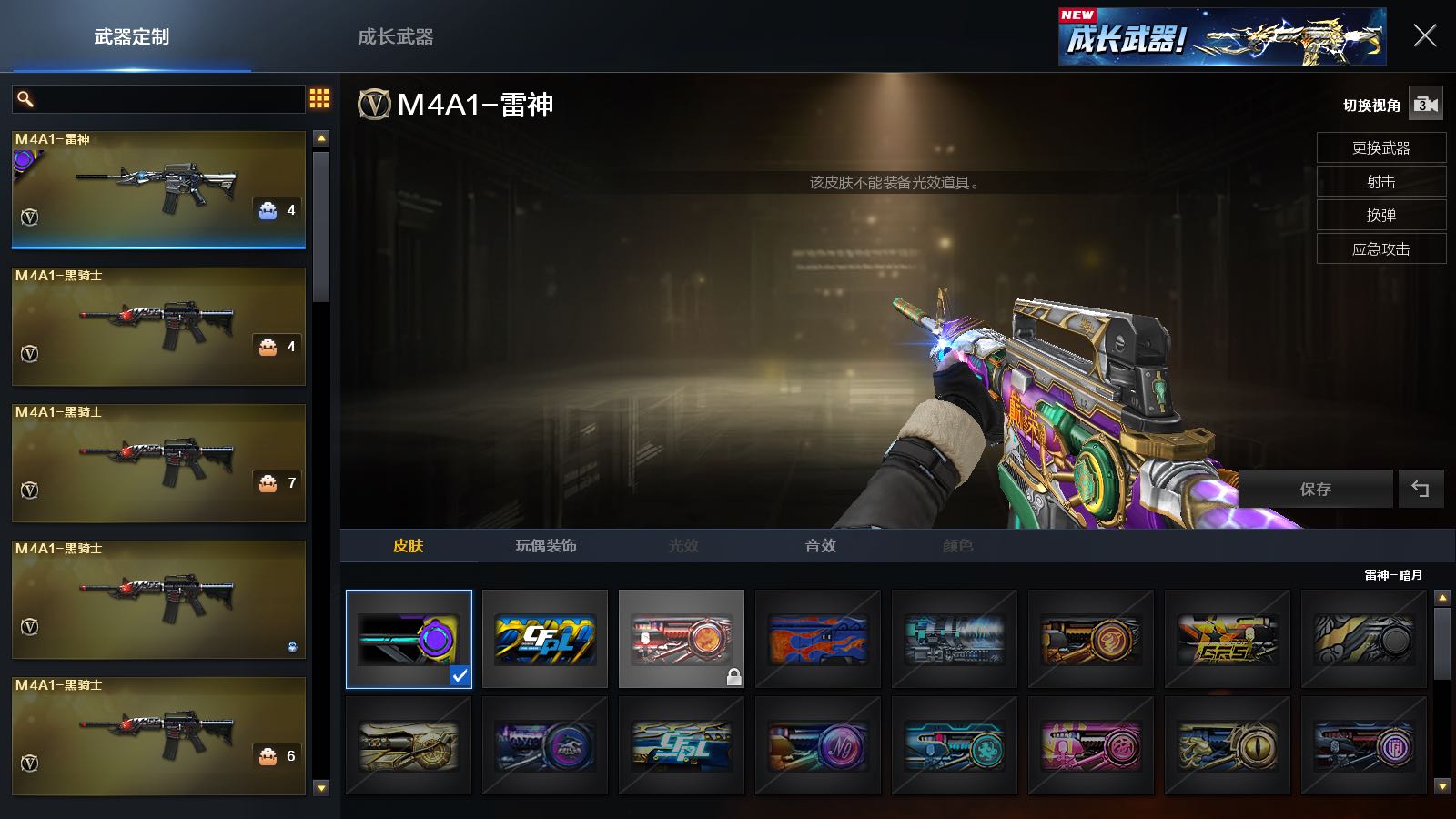Open the 武器定制 tab
Image resolution: width=1456 pixels, height=819 pixels.
coord(132,37)
